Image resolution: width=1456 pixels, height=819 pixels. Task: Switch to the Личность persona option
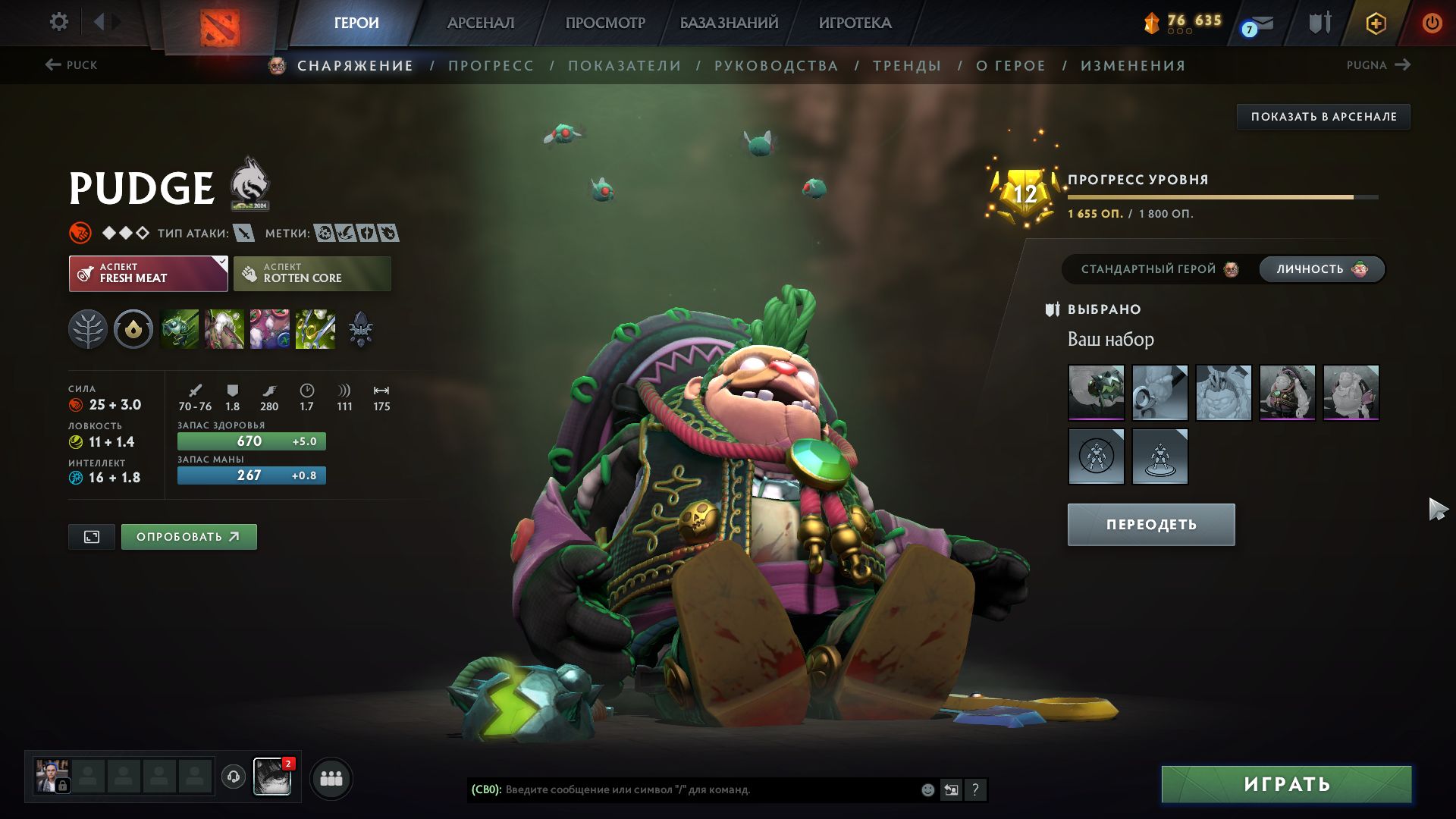pyautogui.click(x=1320, y=269)
